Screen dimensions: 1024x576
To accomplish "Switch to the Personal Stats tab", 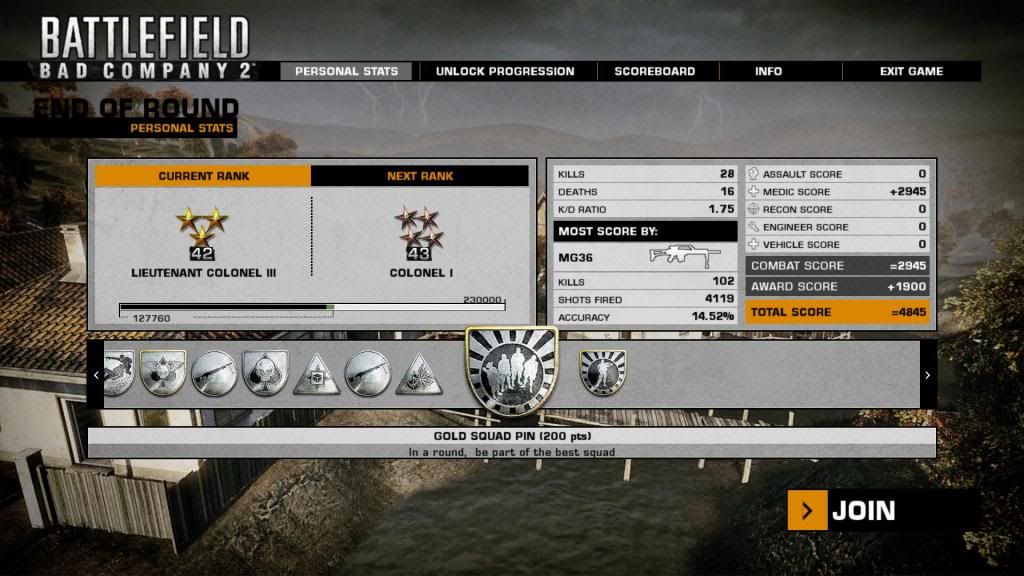I will 346,71.
